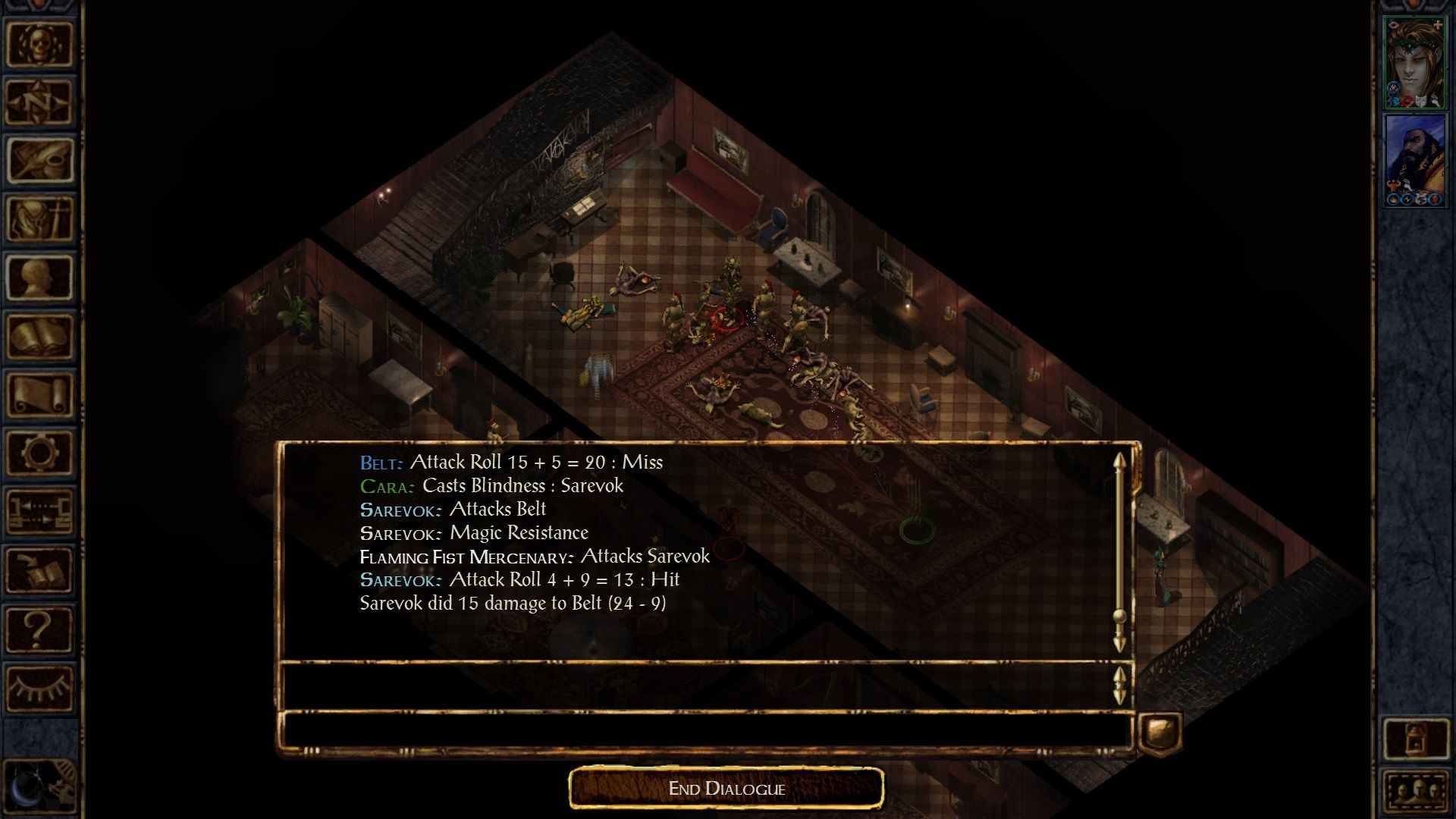Quick save using the book icon
The width and height of the screenshot is (1456, 819).
coord(39,570)
